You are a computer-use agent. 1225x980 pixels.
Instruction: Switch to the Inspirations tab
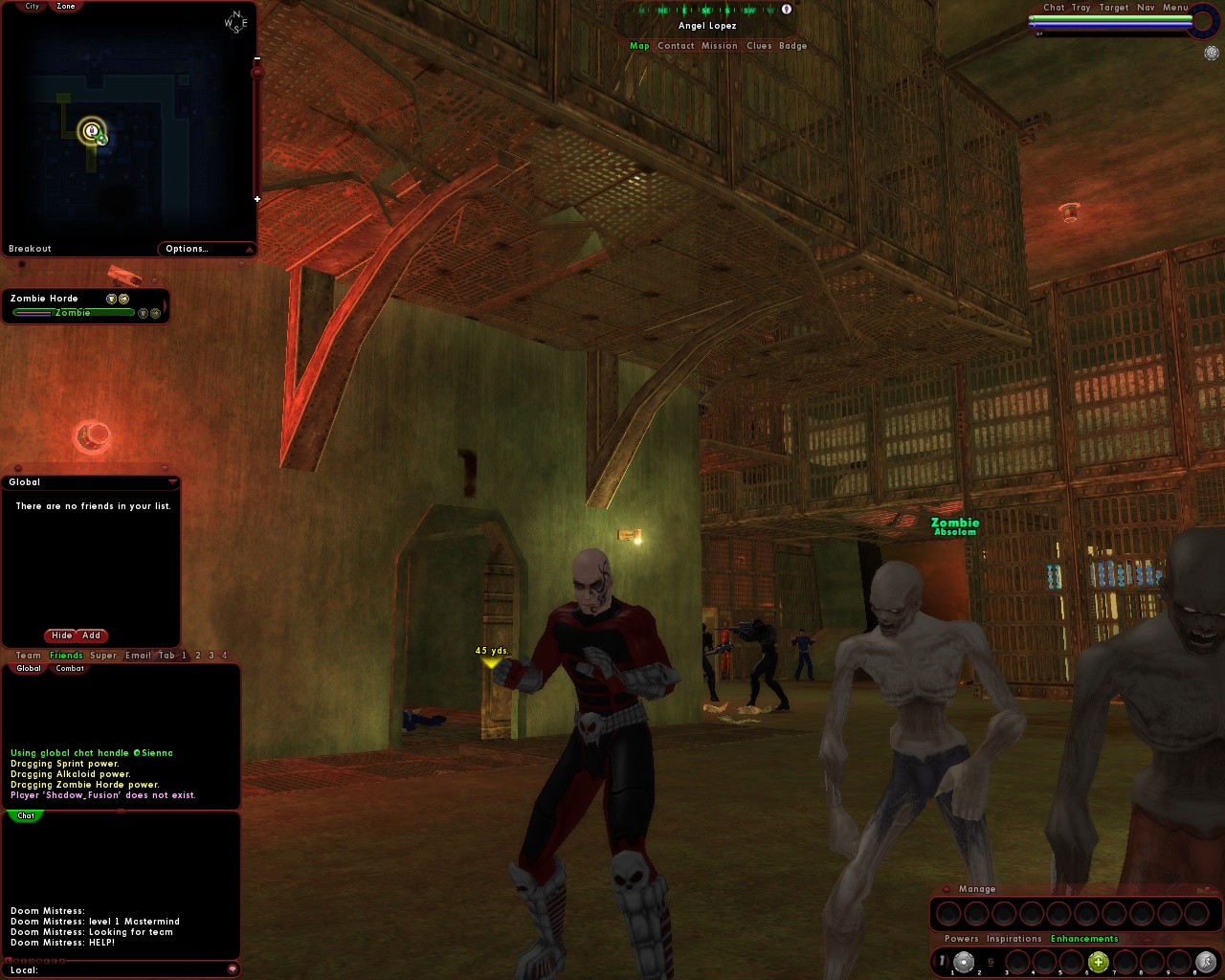point(1013,939)
